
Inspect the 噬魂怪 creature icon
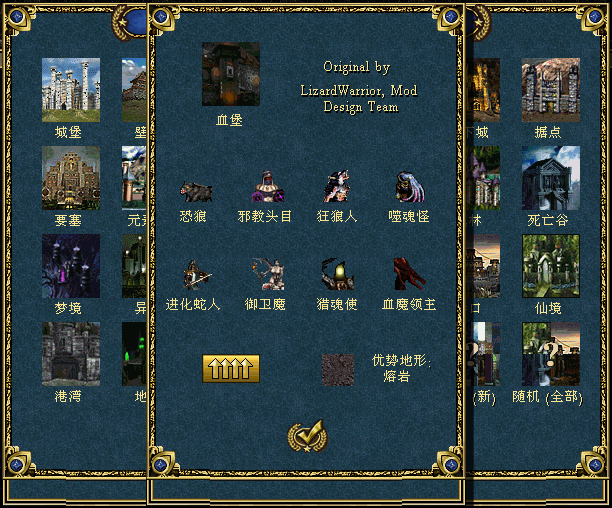pos(409,188)
